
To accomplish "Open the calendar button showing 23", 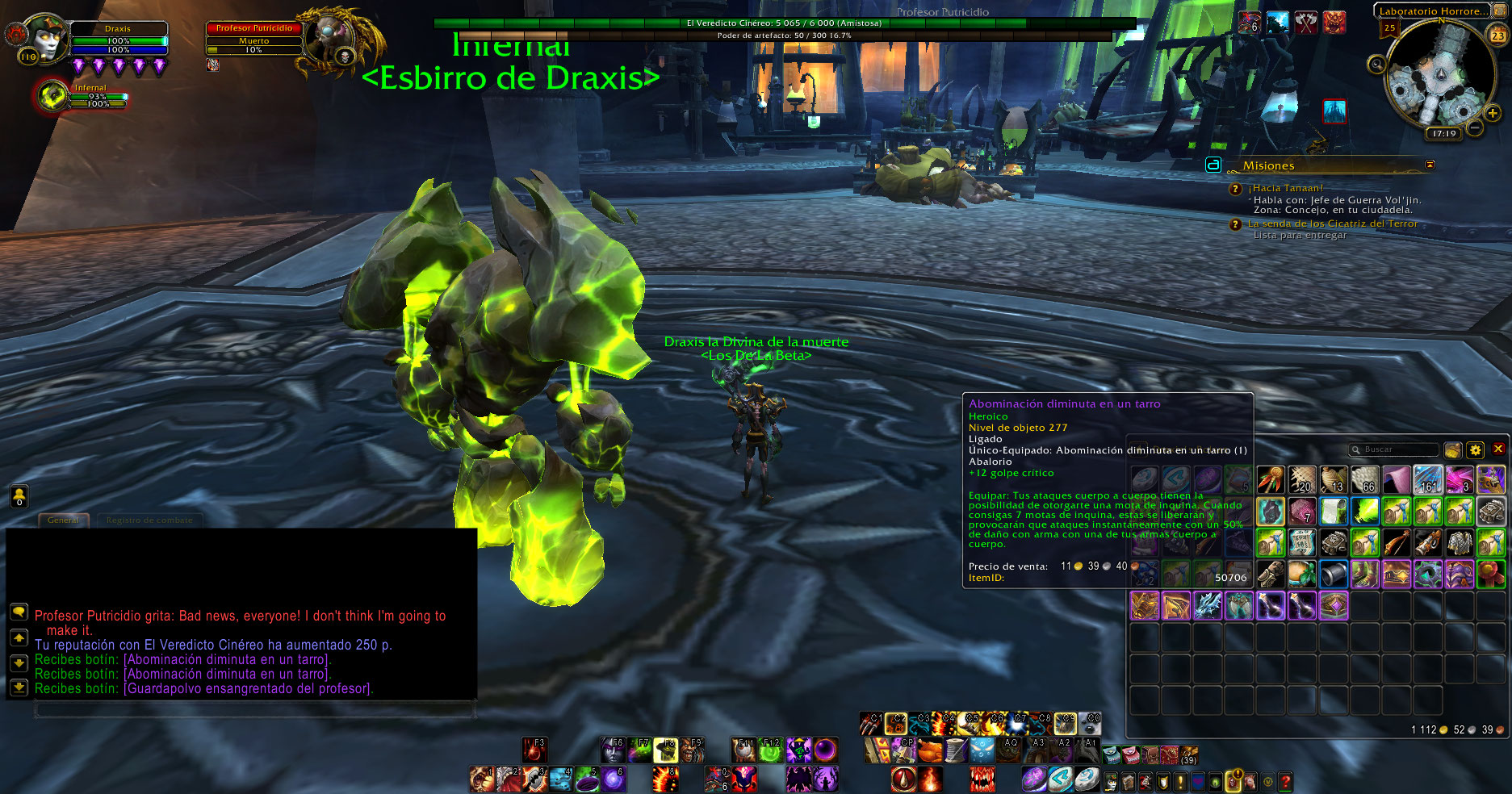I will 1497,36.
